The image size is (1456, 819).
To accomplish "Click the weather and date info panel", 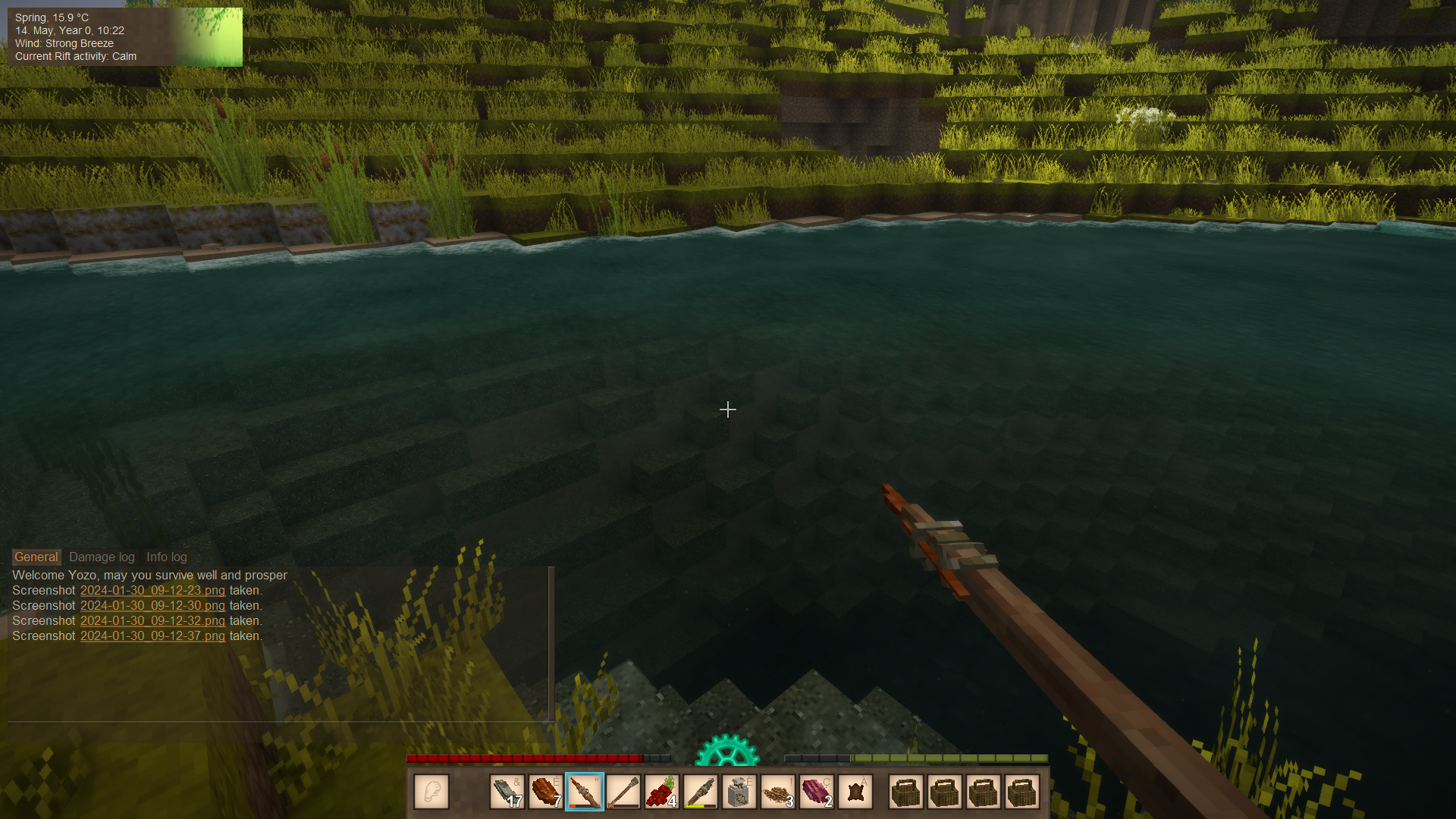I will click(x=125, y=37).
